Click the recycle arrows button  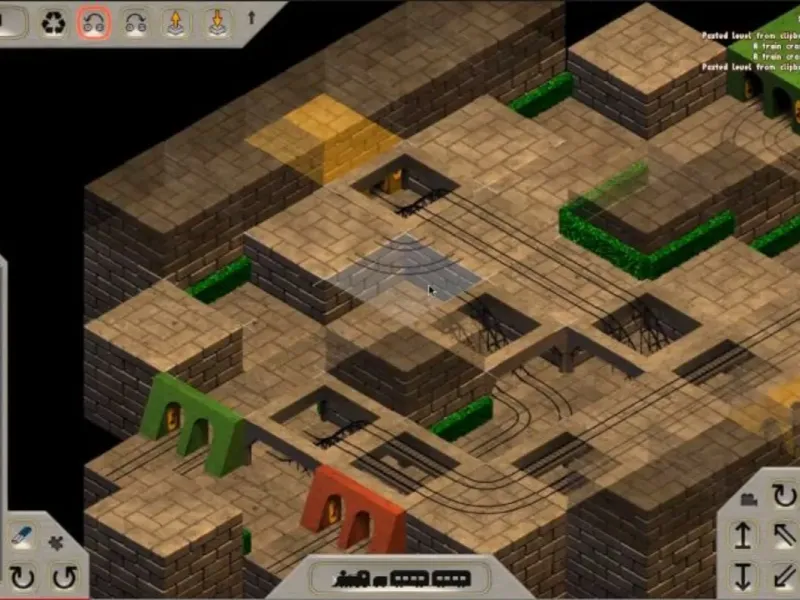click(x=54, y=22)
